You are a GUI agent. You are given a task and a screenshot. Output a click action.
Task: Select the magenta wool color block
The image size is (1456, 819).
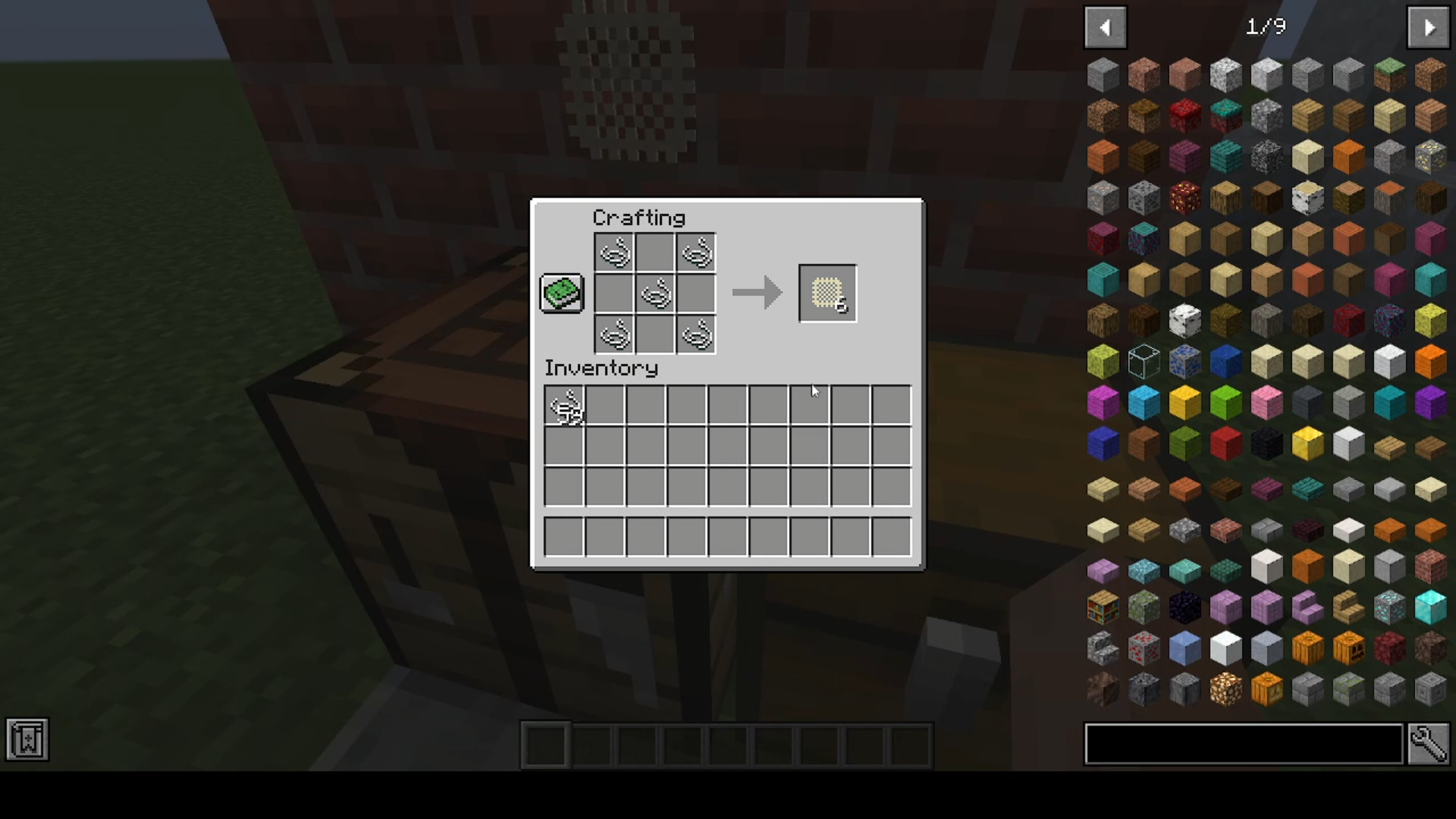coord(1103,403)
